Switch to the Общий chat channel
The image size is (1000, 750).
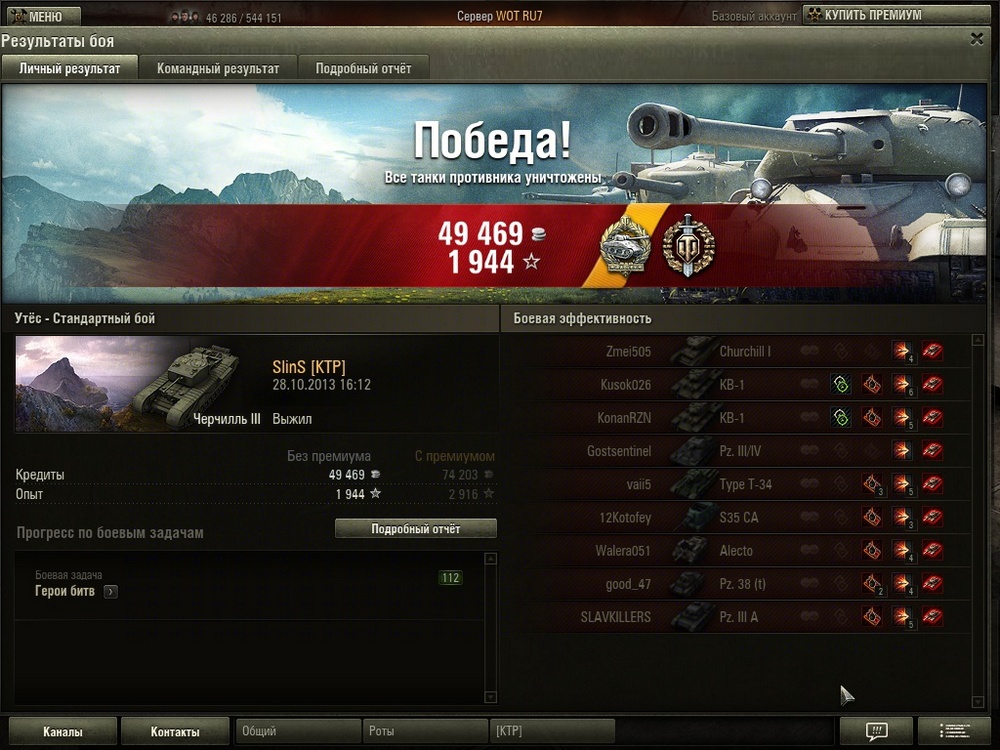click(x=298, y=732)
